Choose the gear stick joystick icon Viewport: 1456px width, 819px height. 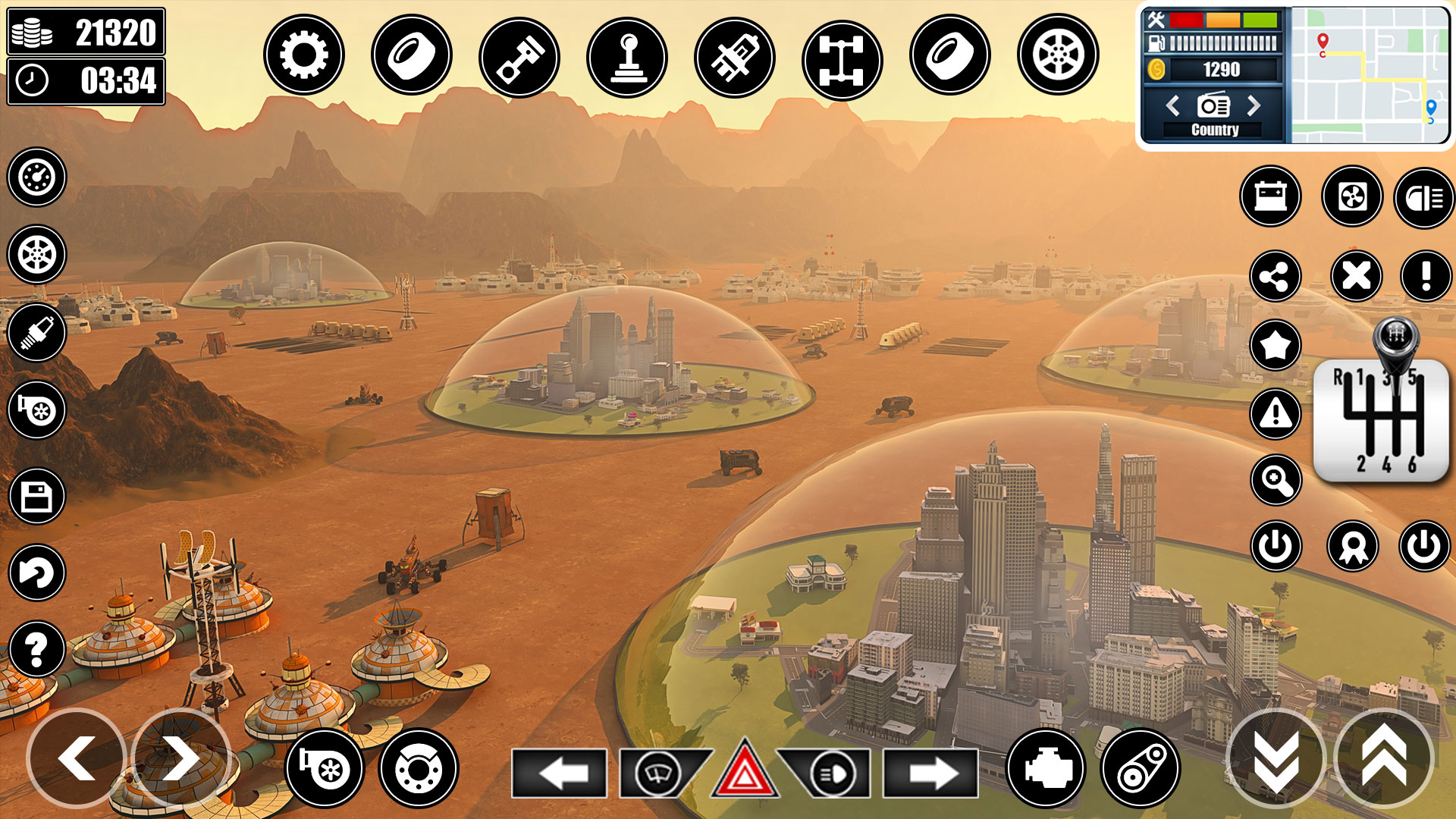pyautogui.click(x=627, y=58)
